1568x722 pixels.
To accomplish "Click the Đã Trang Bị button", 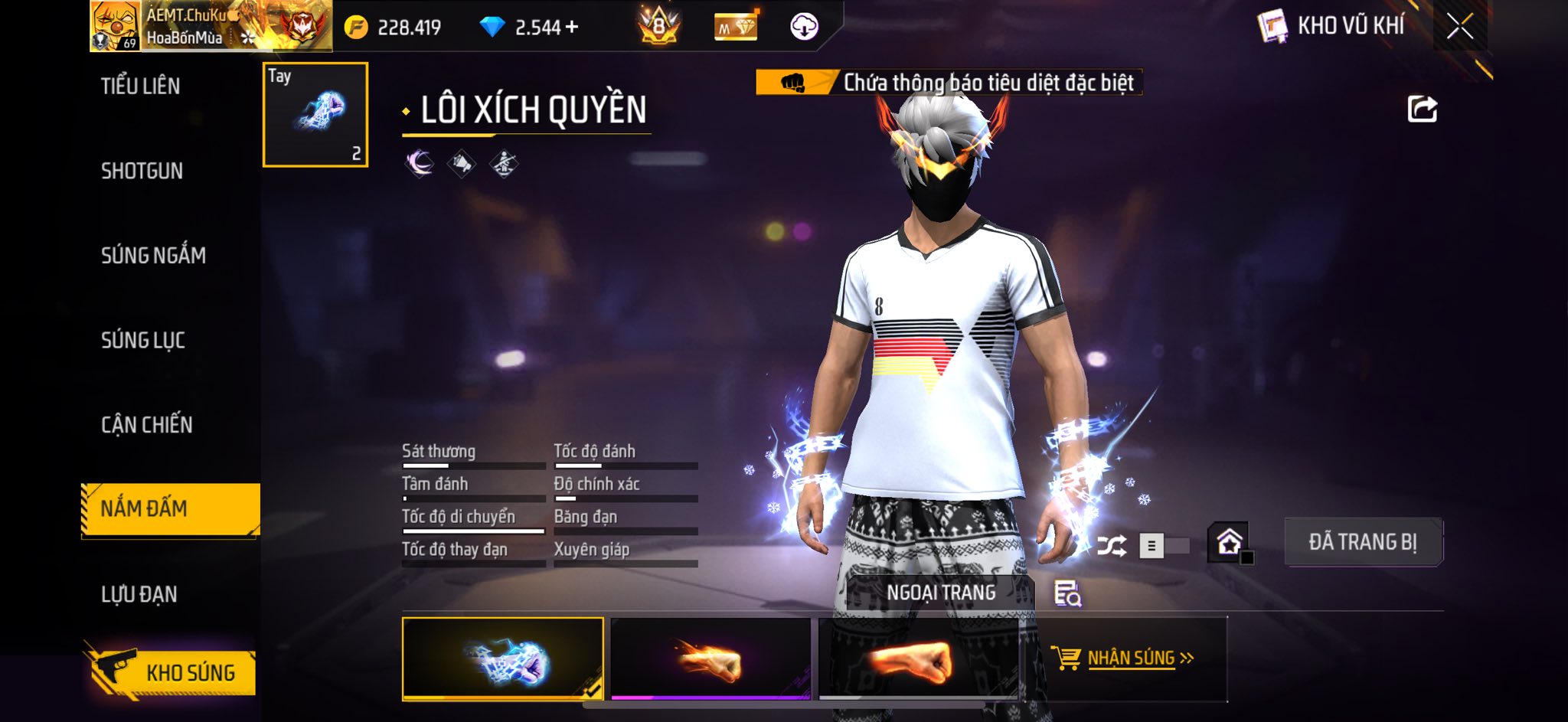I will [x=1363, y=542].
